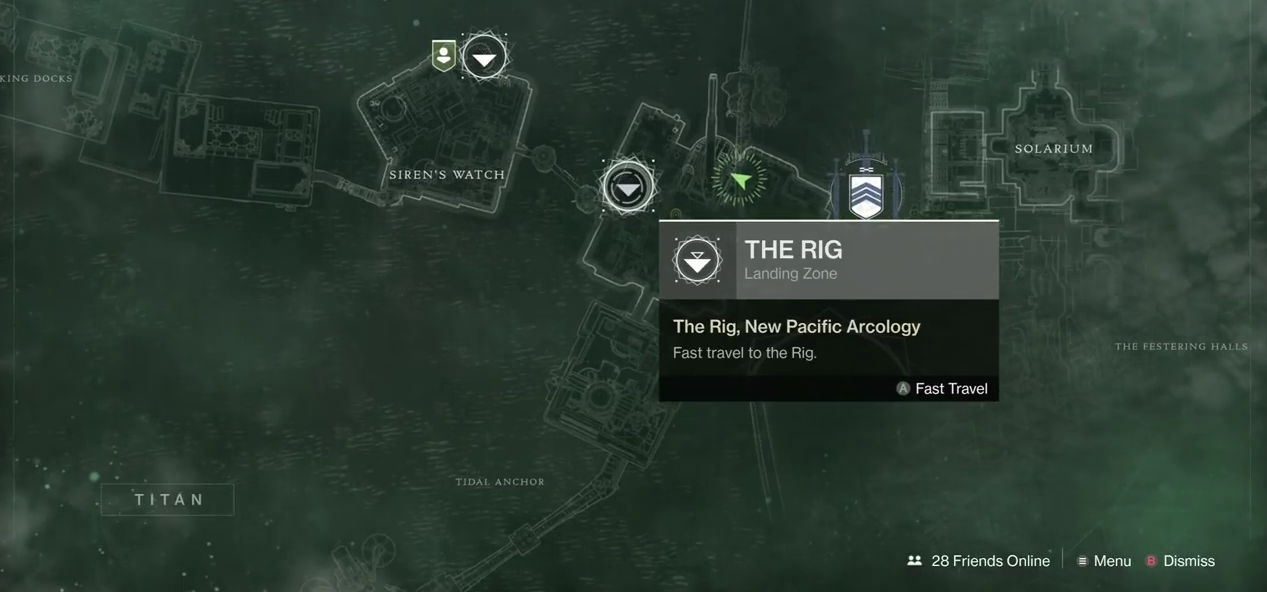The image size is (1267, 592).
Task: Select the Siren's Watch landing zone marker
Action: pyautogui.click(x=484, y=58)
